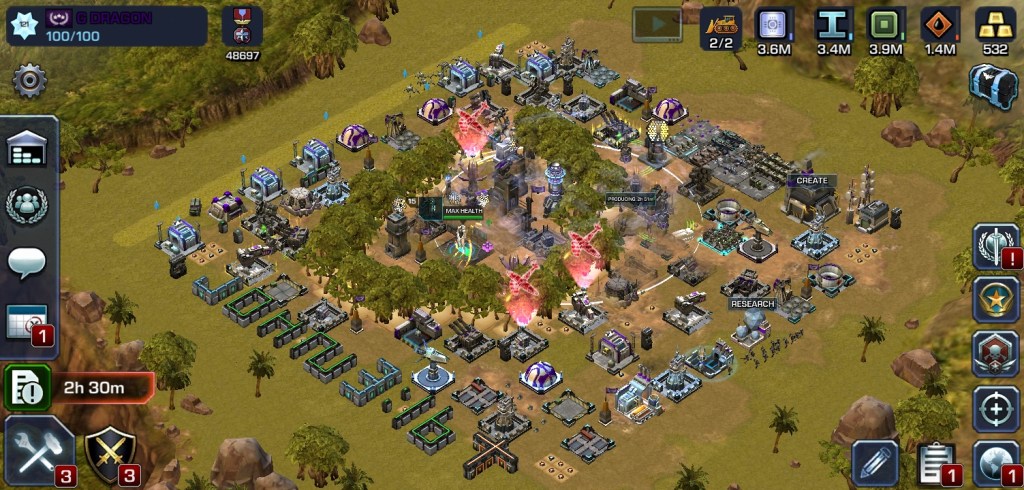Activate the crosshair target button

coord(995,408)
